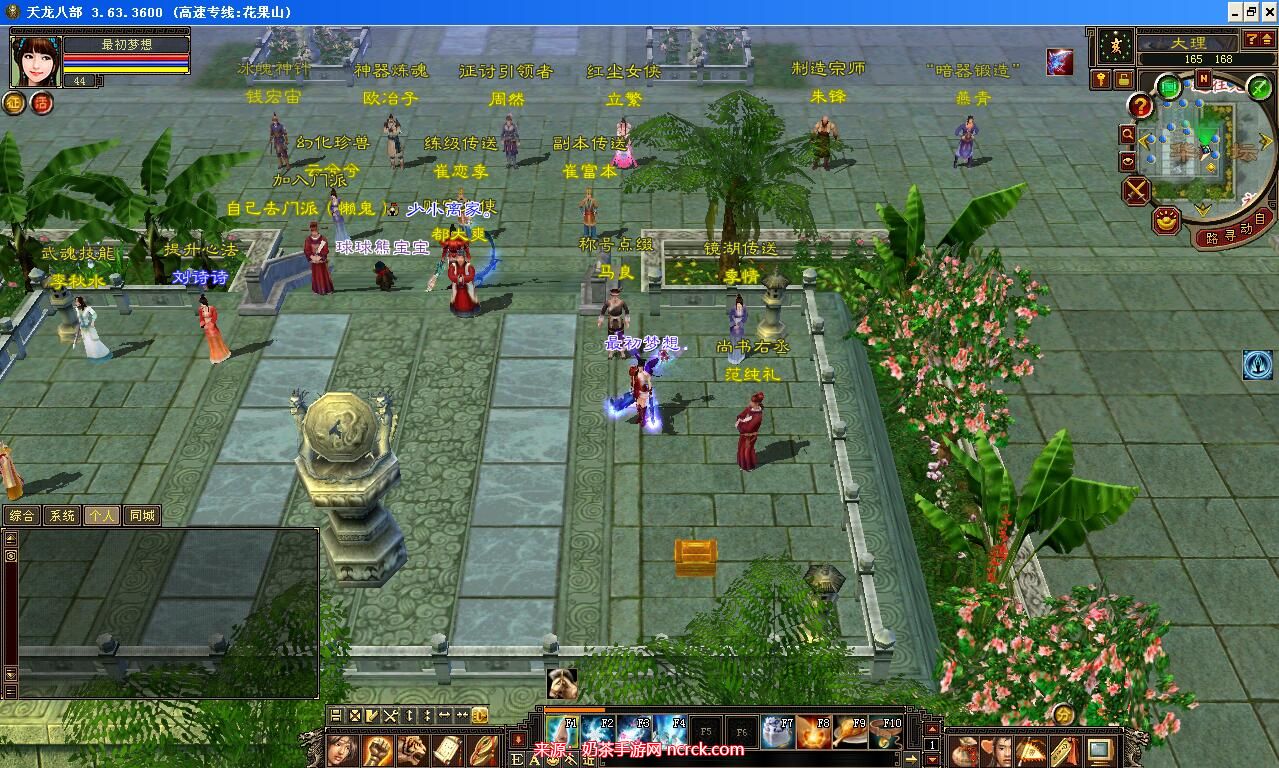Use the F9 roast meat food item
The width and height of the screenshot is (1279, 768).
[x=850, y=732]
